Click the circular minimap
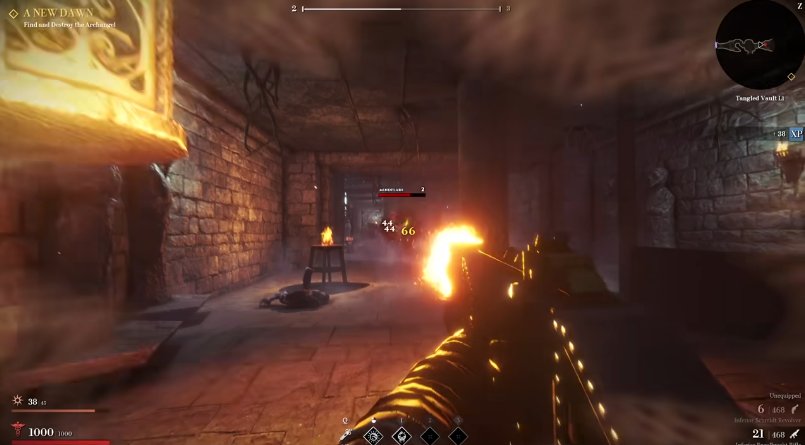 click(759, 44)
